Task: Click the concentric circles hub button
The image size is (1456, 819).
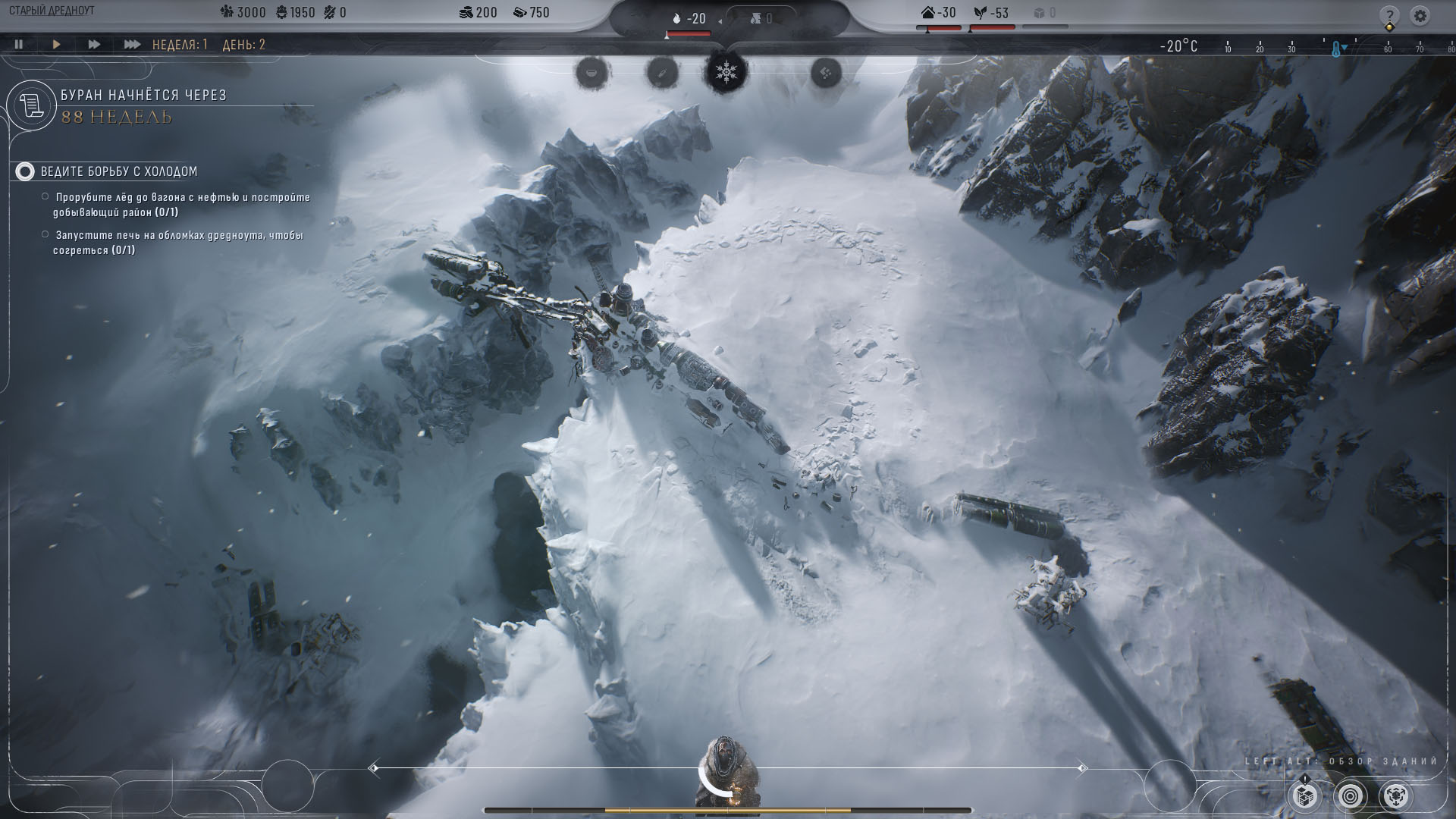Action: (1351, 796)
